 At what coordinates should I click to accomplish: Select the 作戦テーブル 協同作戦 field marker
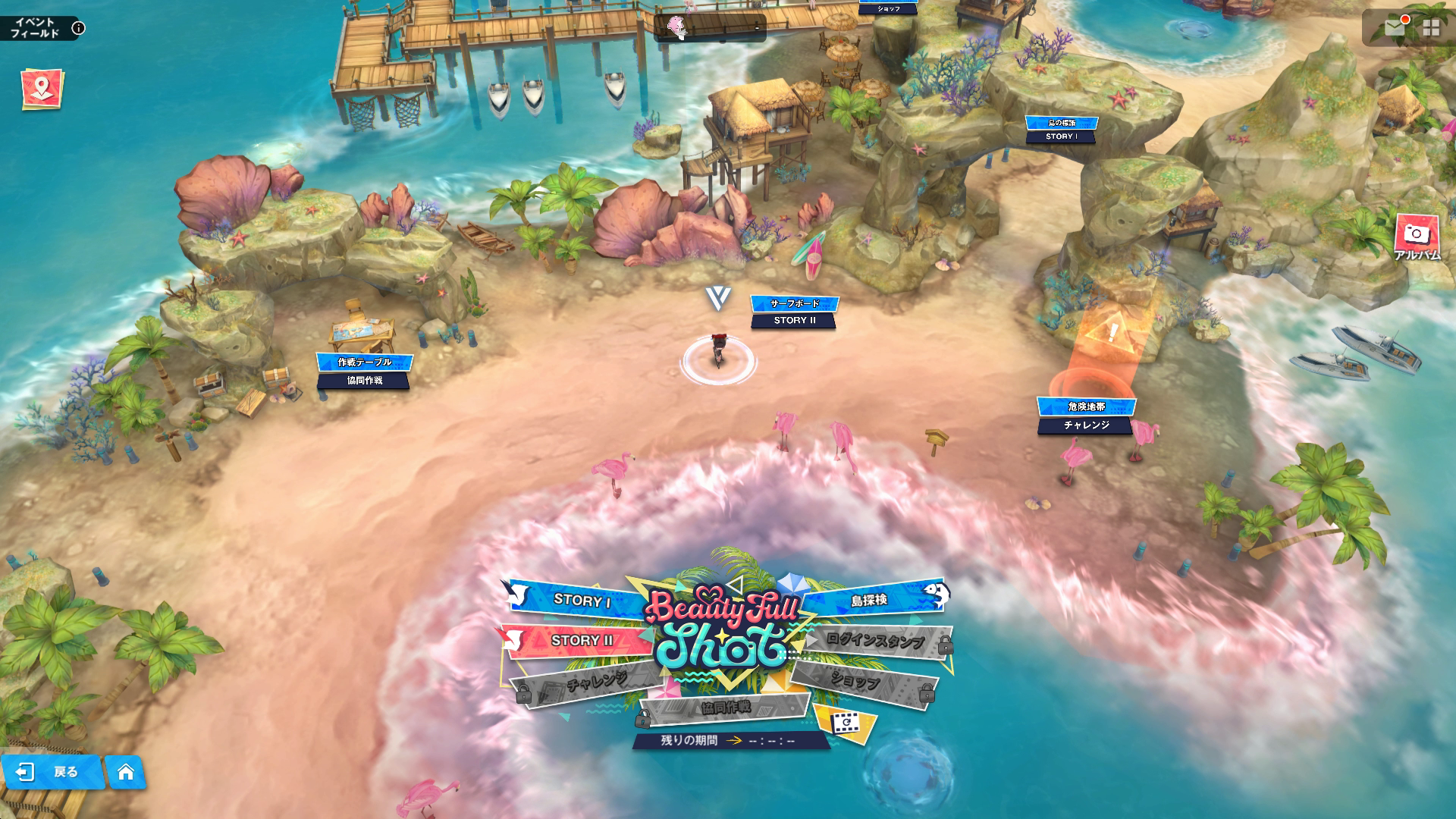(x=364, y=371)
